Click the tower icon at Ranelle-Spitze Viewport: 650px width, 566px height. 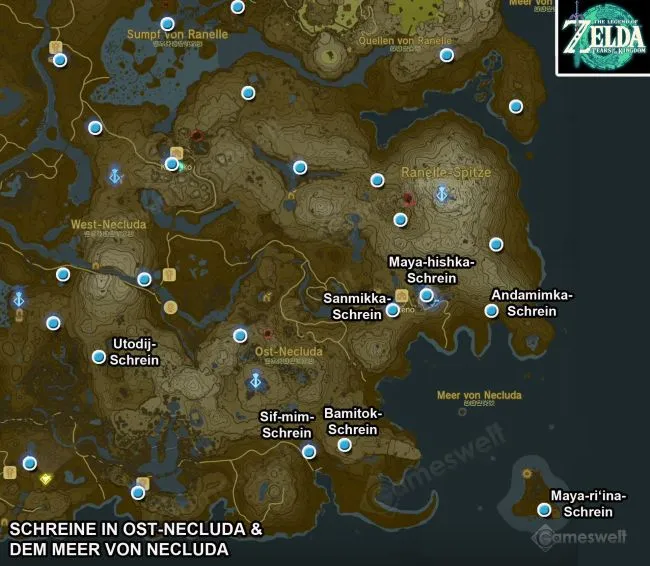coord(441,196)
